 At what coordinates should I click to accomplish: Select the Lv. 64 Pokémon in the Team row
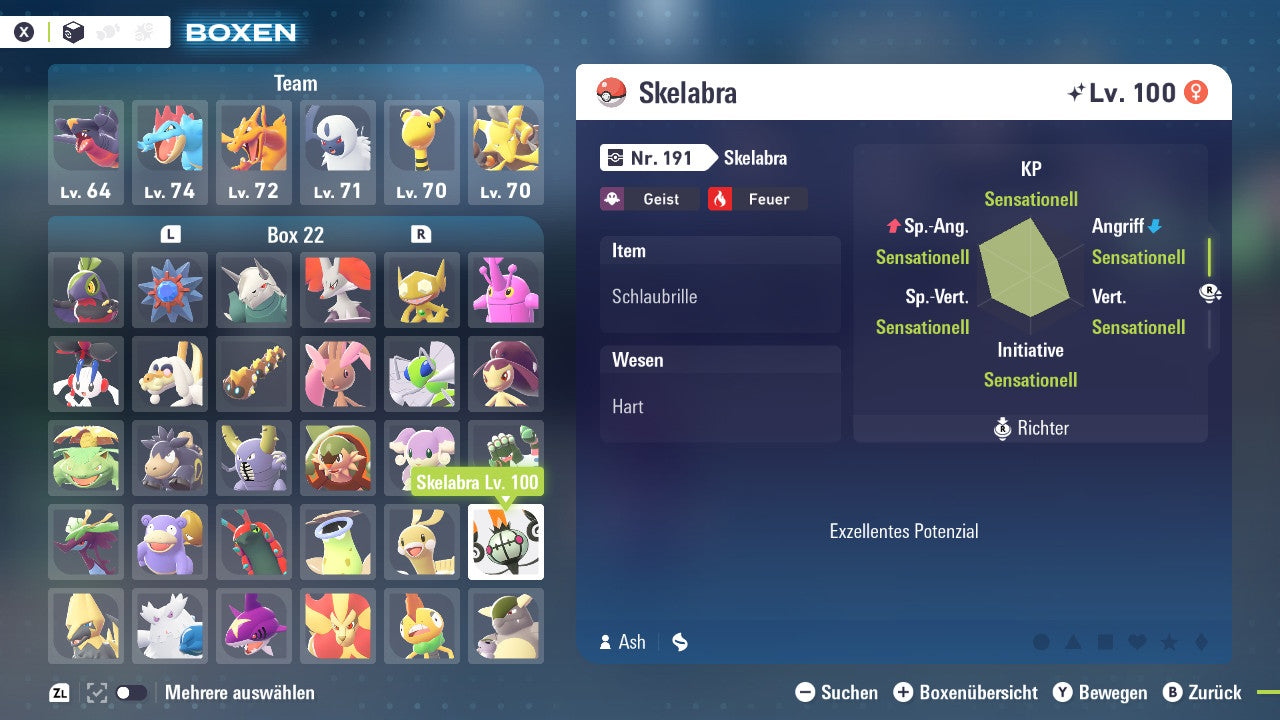click(x=86, y=150)
